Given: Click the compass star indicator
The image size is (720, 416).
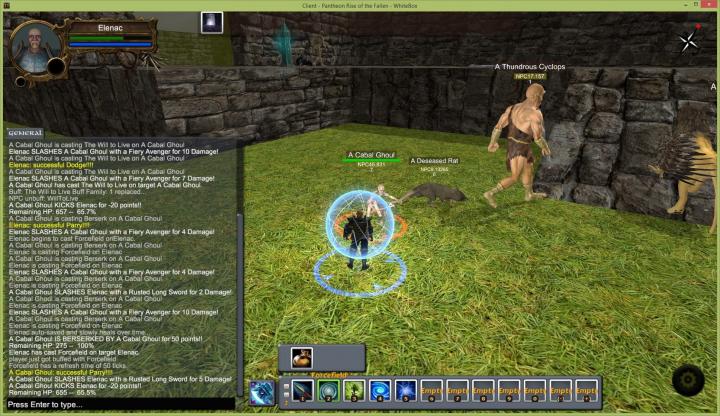Looking at the screenshot, I should [688, 41].
